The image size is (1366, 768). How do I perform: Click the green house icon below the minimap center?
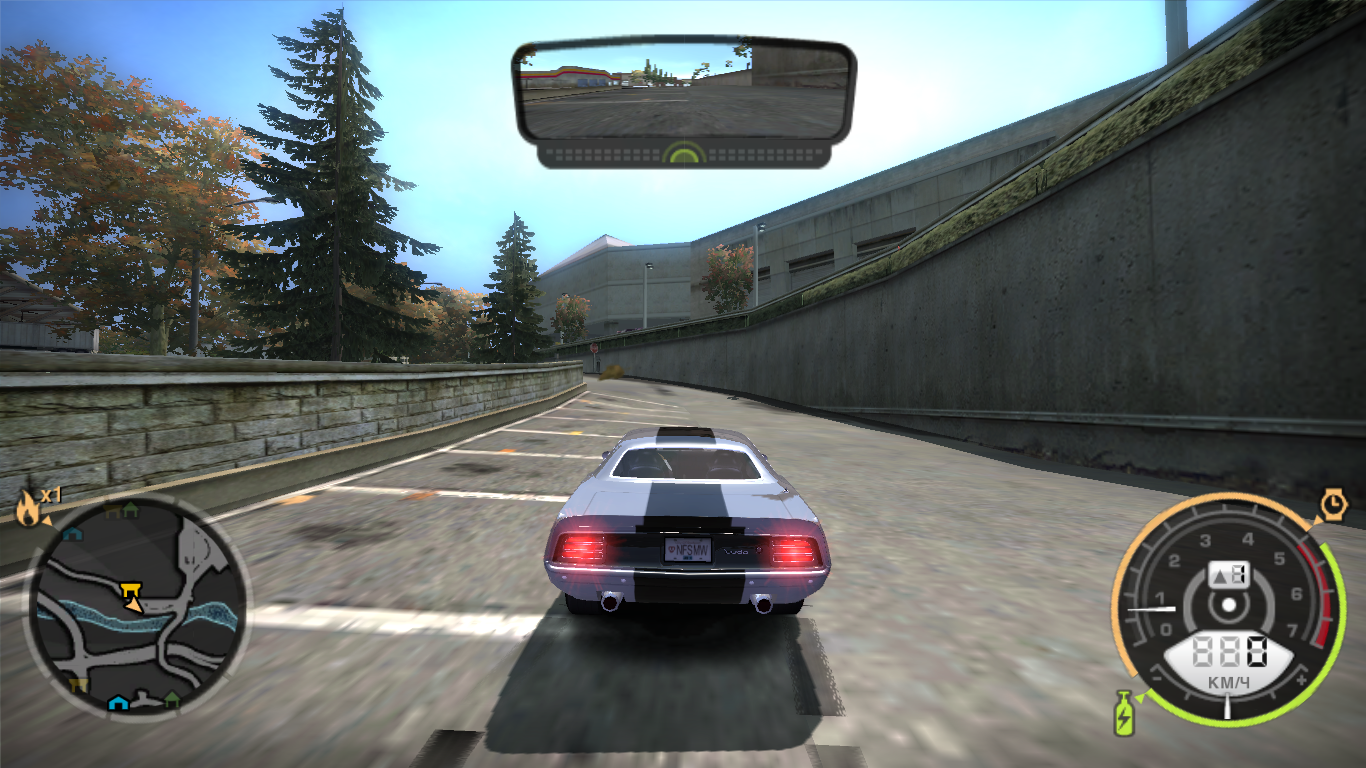pos(173,700)
